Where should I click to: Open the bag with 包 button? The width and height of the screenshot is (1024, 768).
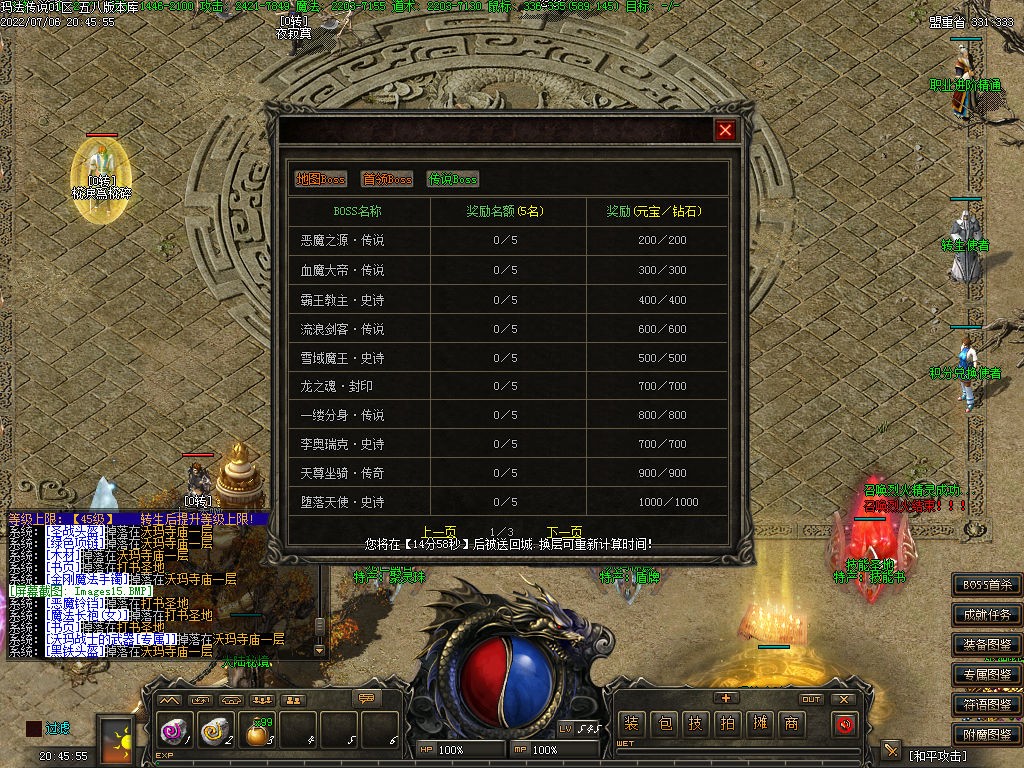click(x=663, y=724)
